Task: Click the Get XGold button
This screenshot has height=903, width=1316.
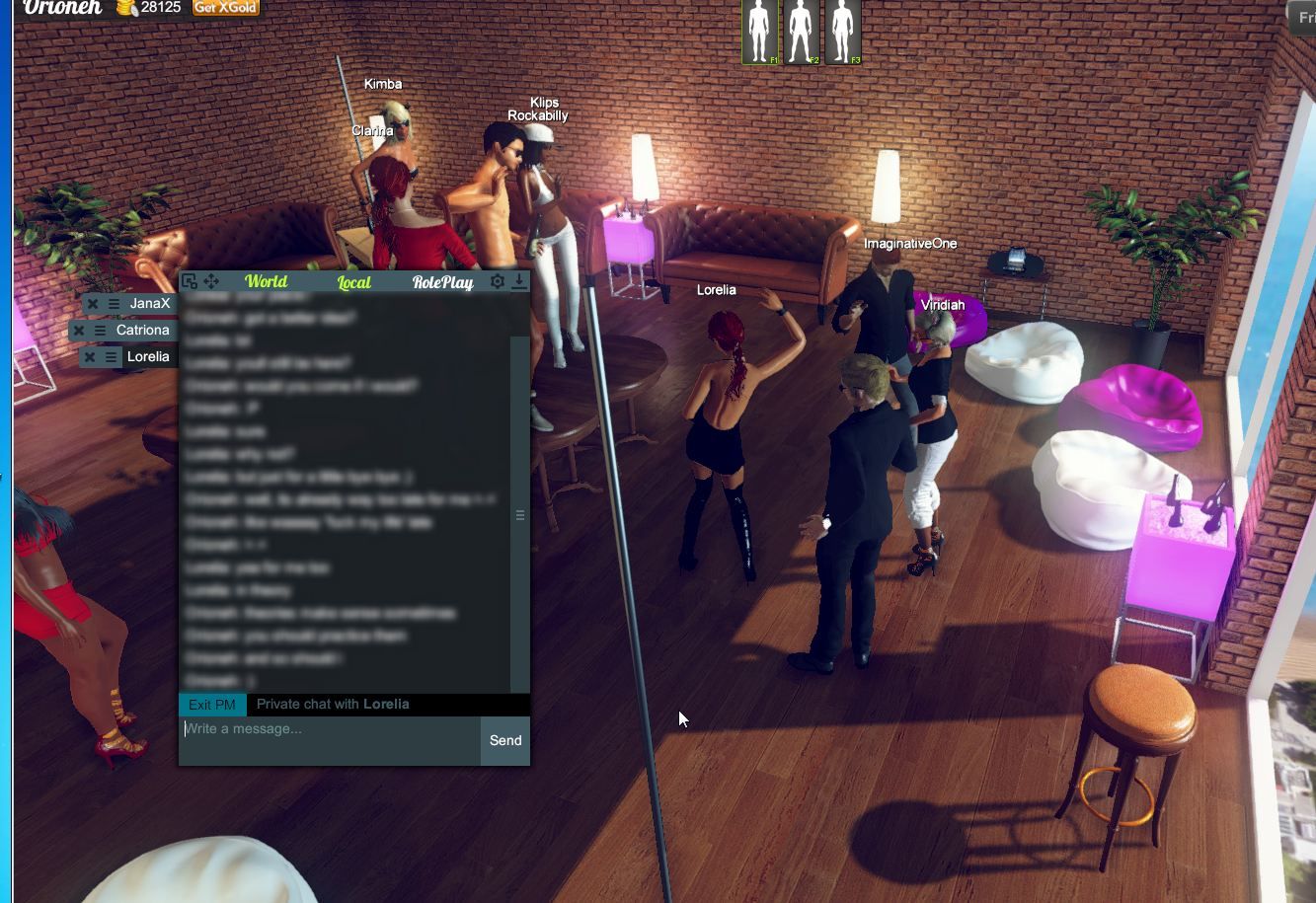Action: [224, 8]
